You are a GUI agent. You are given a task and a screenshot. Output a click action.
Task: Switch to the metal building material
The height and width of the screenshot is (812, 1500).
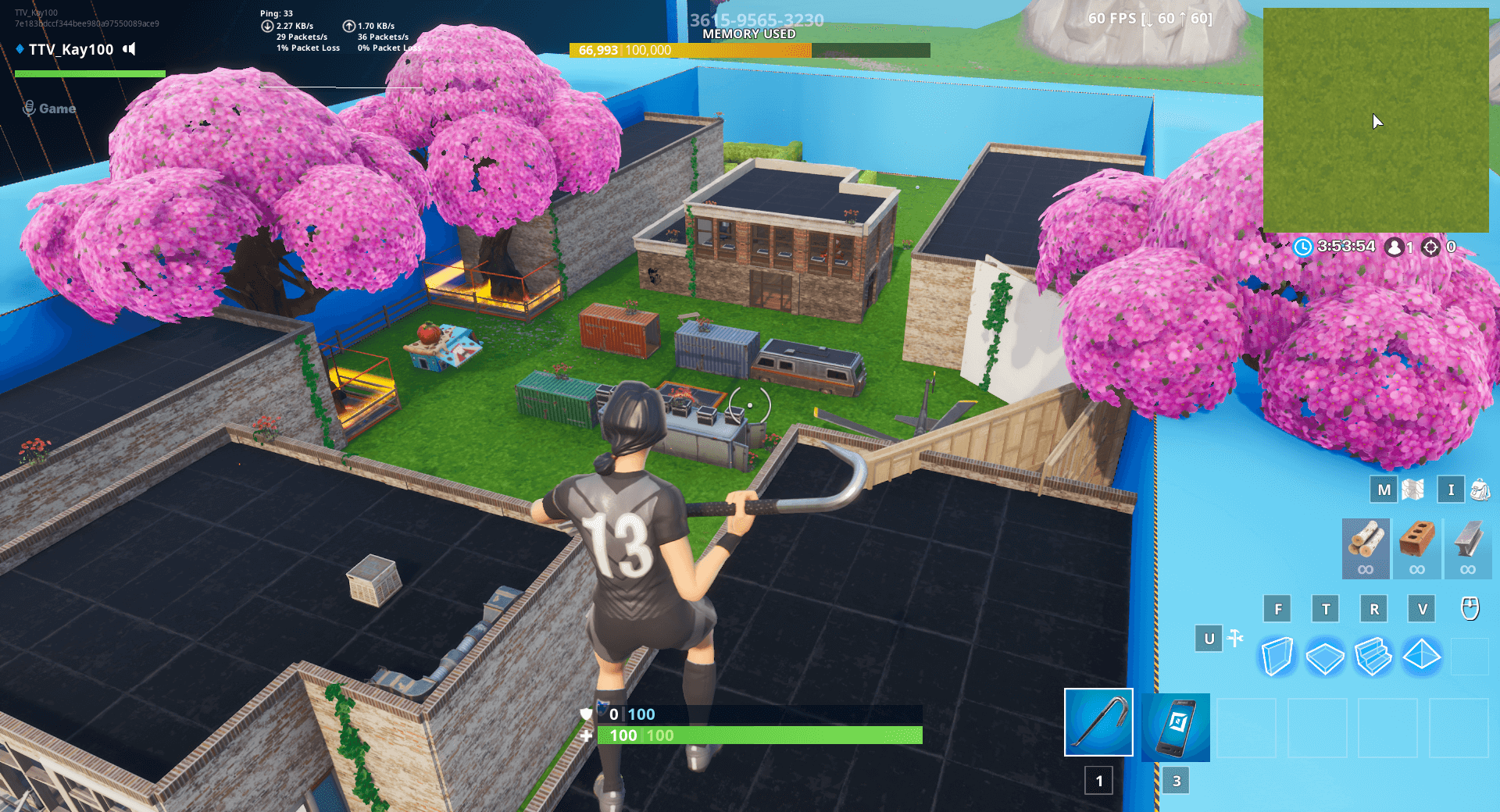tap(1469, 549)
